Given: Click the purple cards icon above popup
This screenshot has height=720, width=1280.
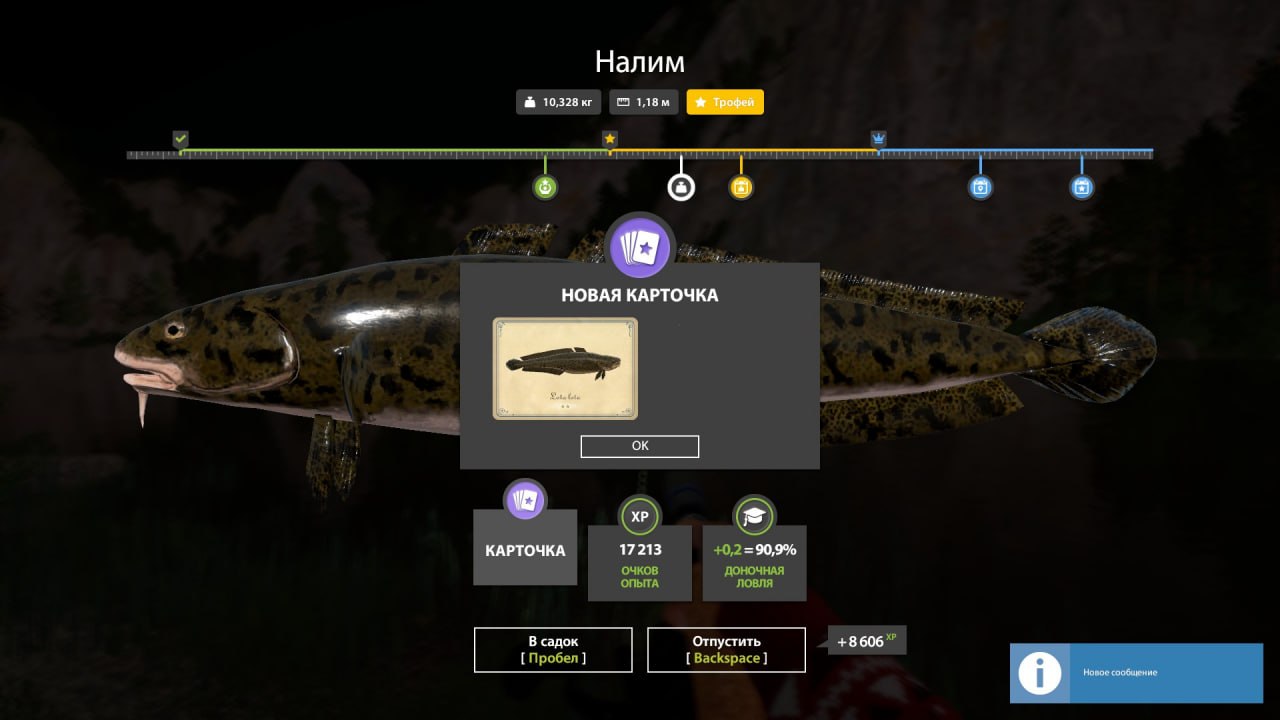Looking at the screenshot, I should [640, 246].
